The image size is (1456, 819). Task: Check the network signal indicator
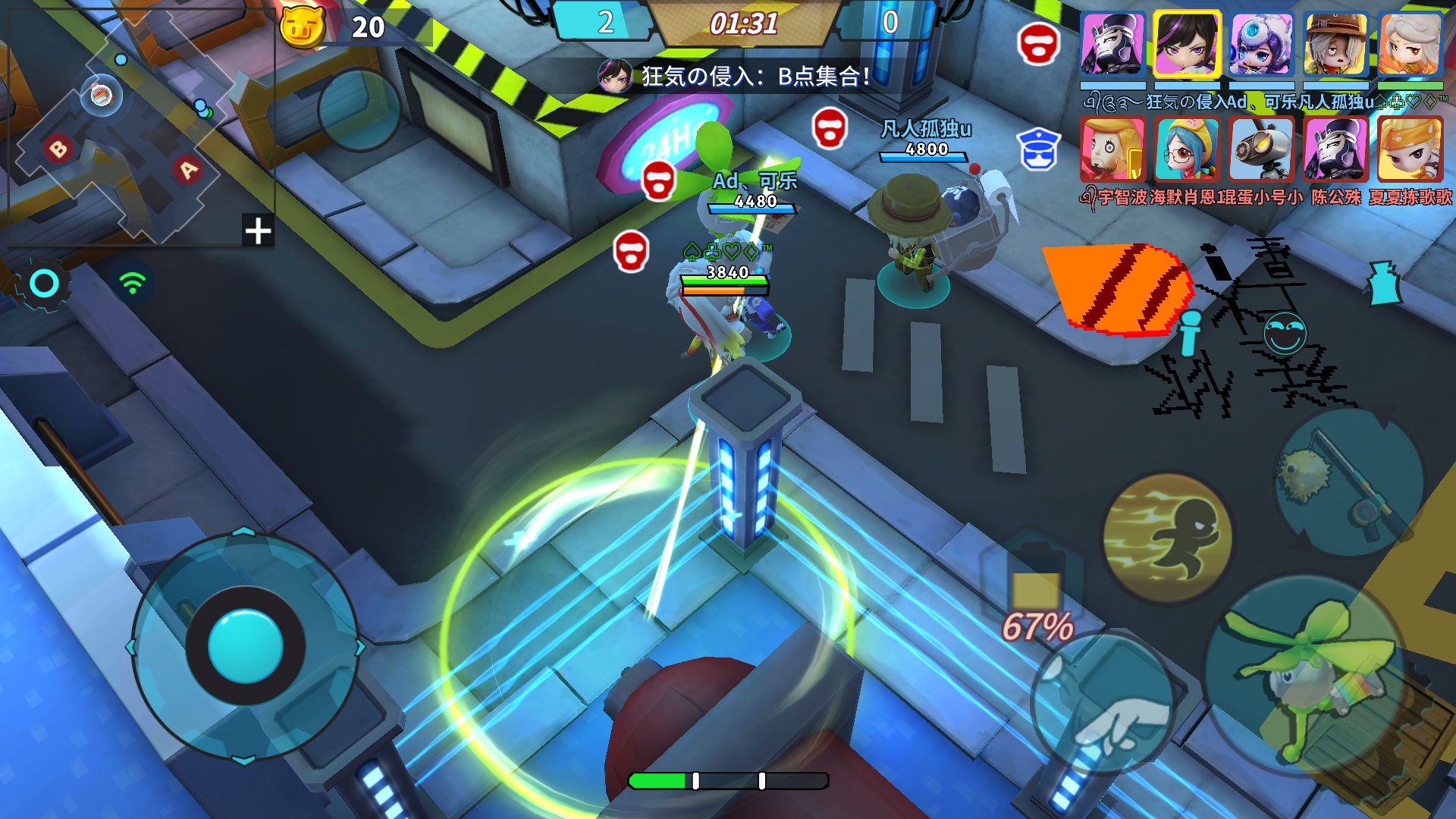pyautogui.click(x=131, y=281)
